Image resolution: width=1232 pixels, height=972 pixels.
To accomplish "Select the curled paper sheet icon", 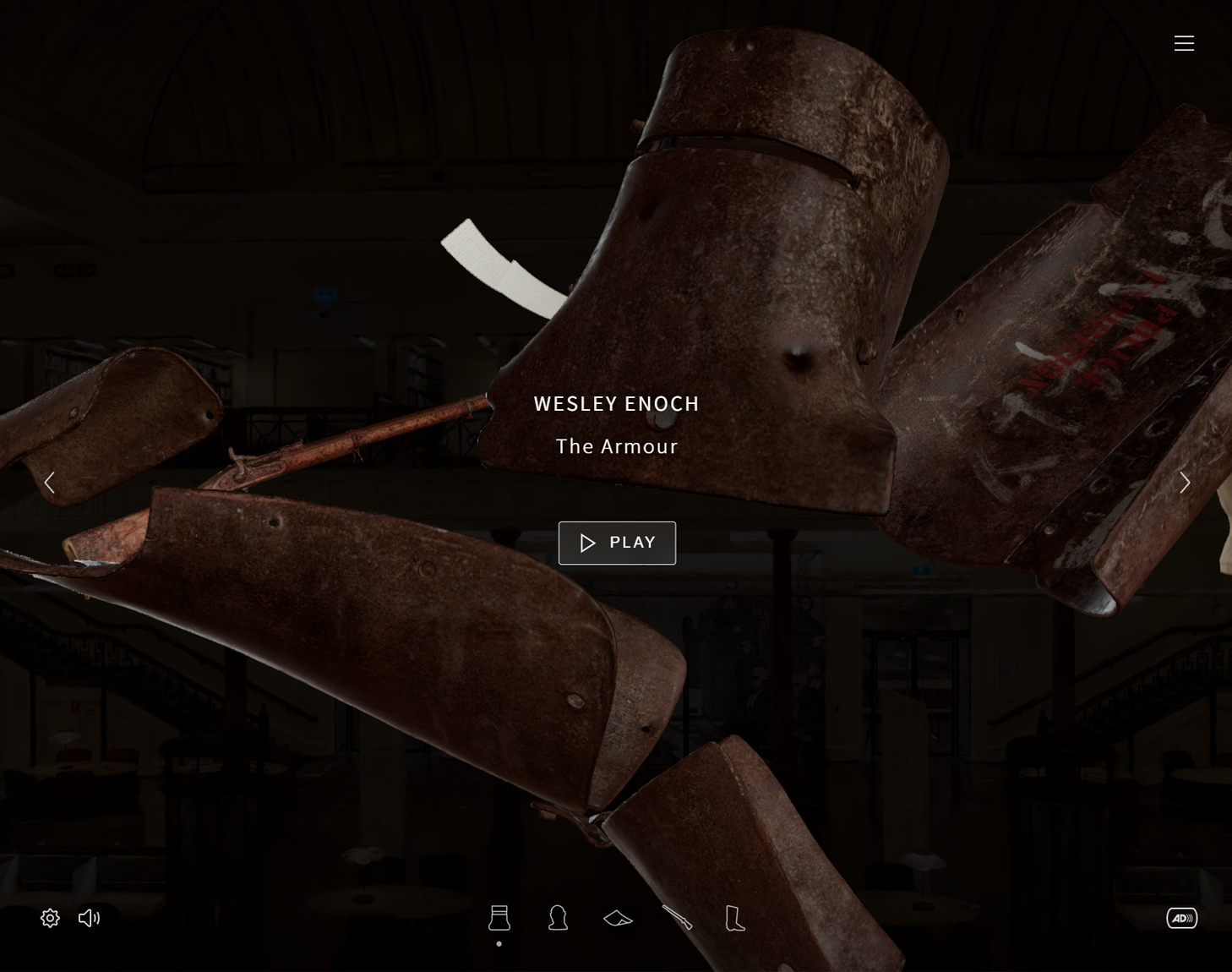I will coord(618,918).
